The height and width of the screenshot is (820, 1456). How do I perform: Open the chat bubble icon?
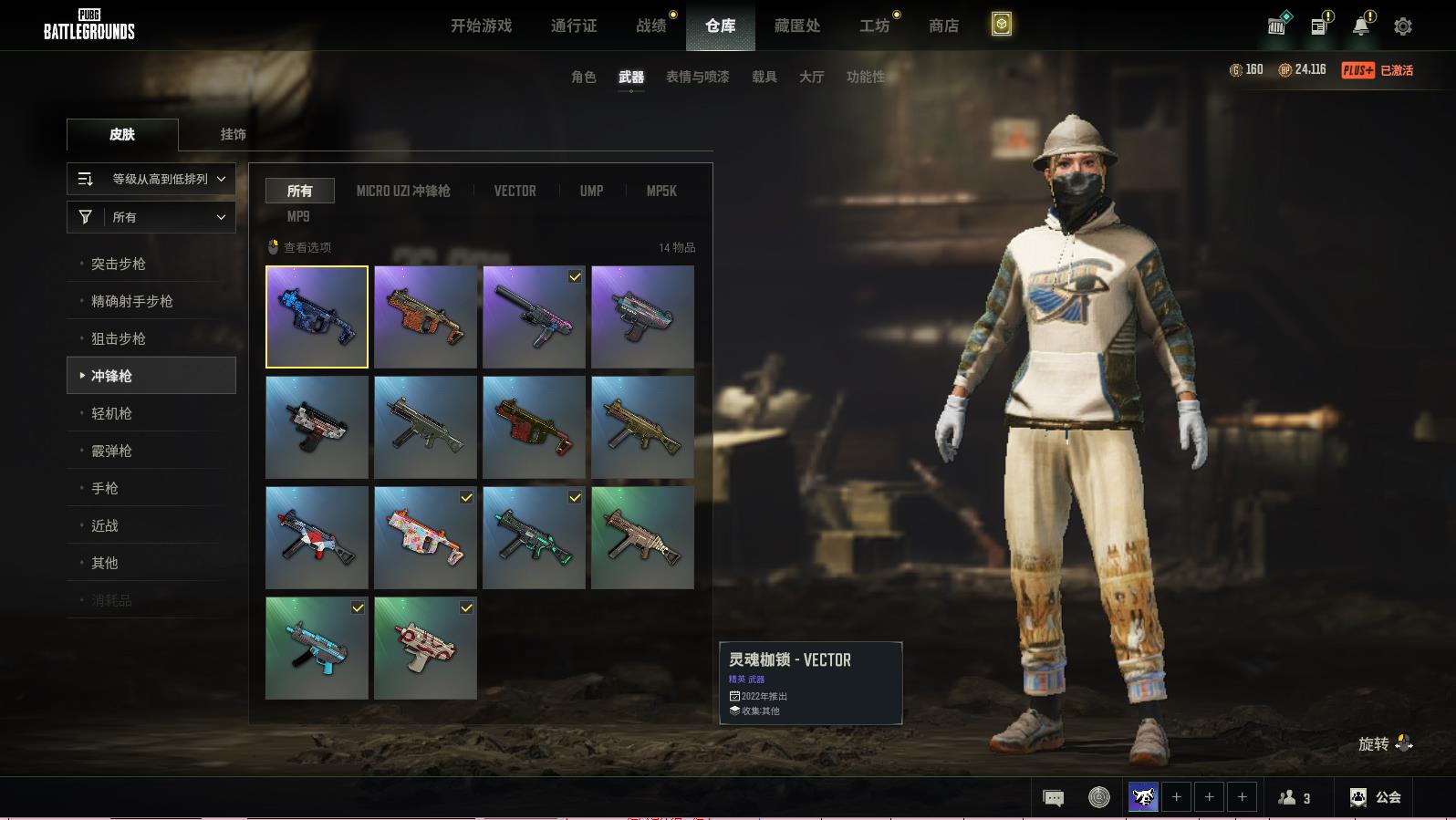tap(1053, 798)
